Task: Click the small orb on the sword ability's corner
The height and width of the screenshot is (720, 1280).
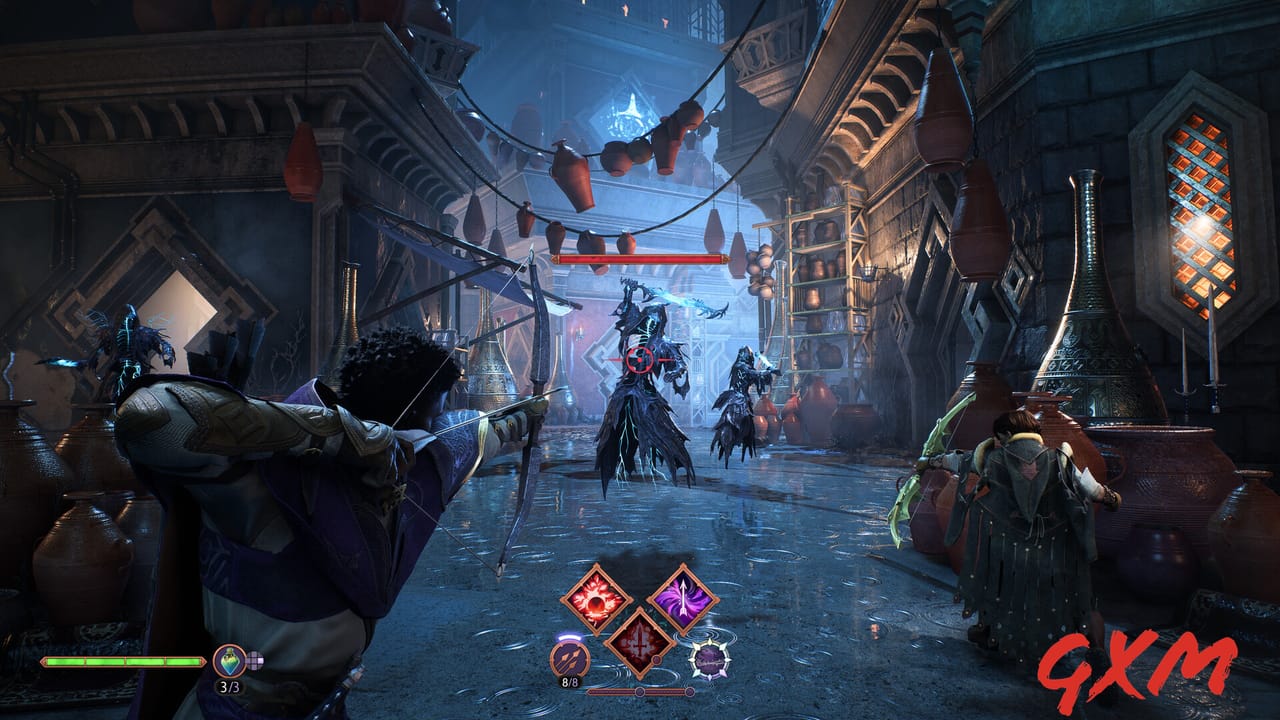Action: 656,660
